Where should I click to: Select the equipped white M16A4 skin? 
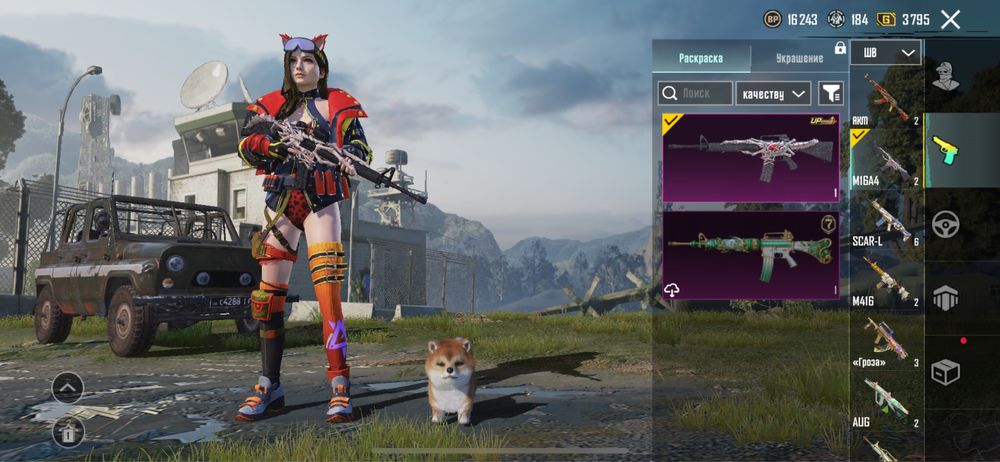[x=751, y=157]
